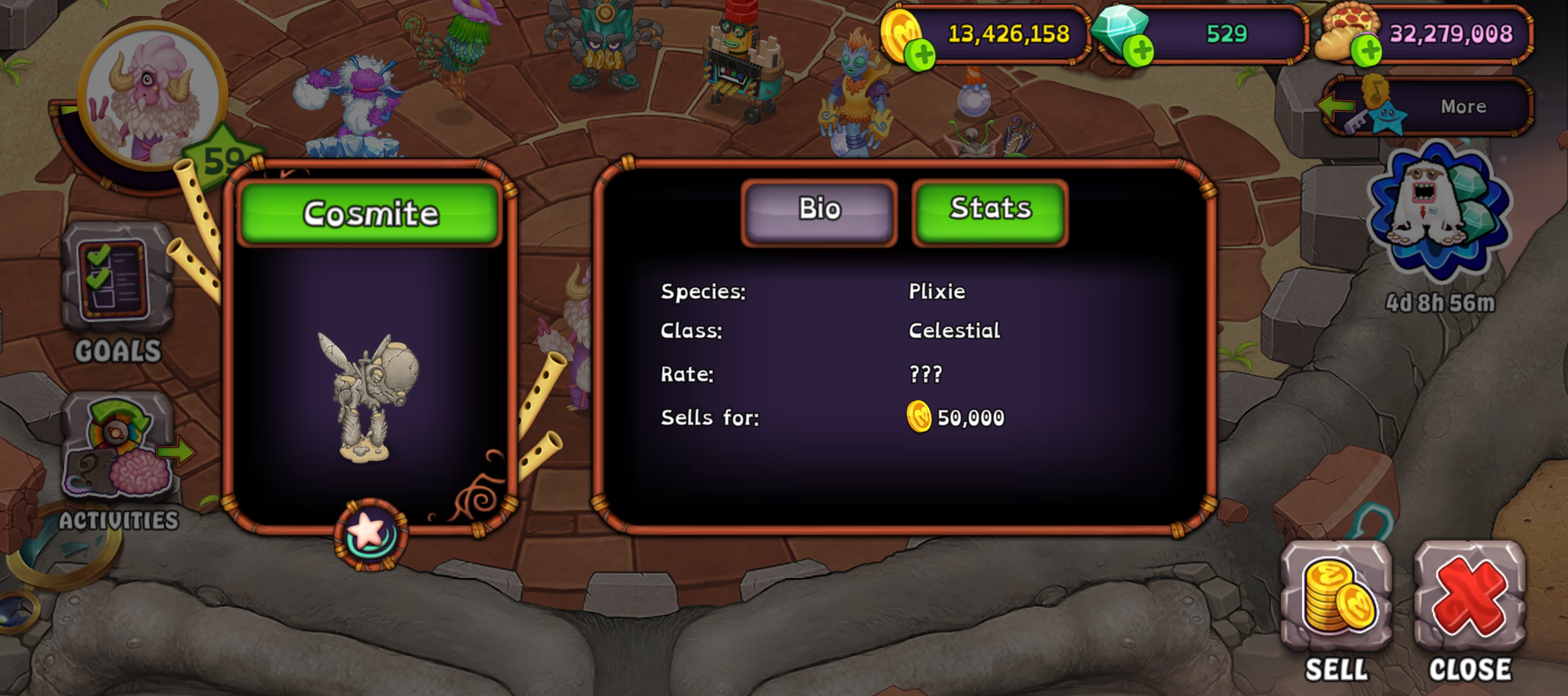1568x696 pixels.
Task: Click the Cosmite monster name banner
Action: pyautogui.click(x=370, y=214)
